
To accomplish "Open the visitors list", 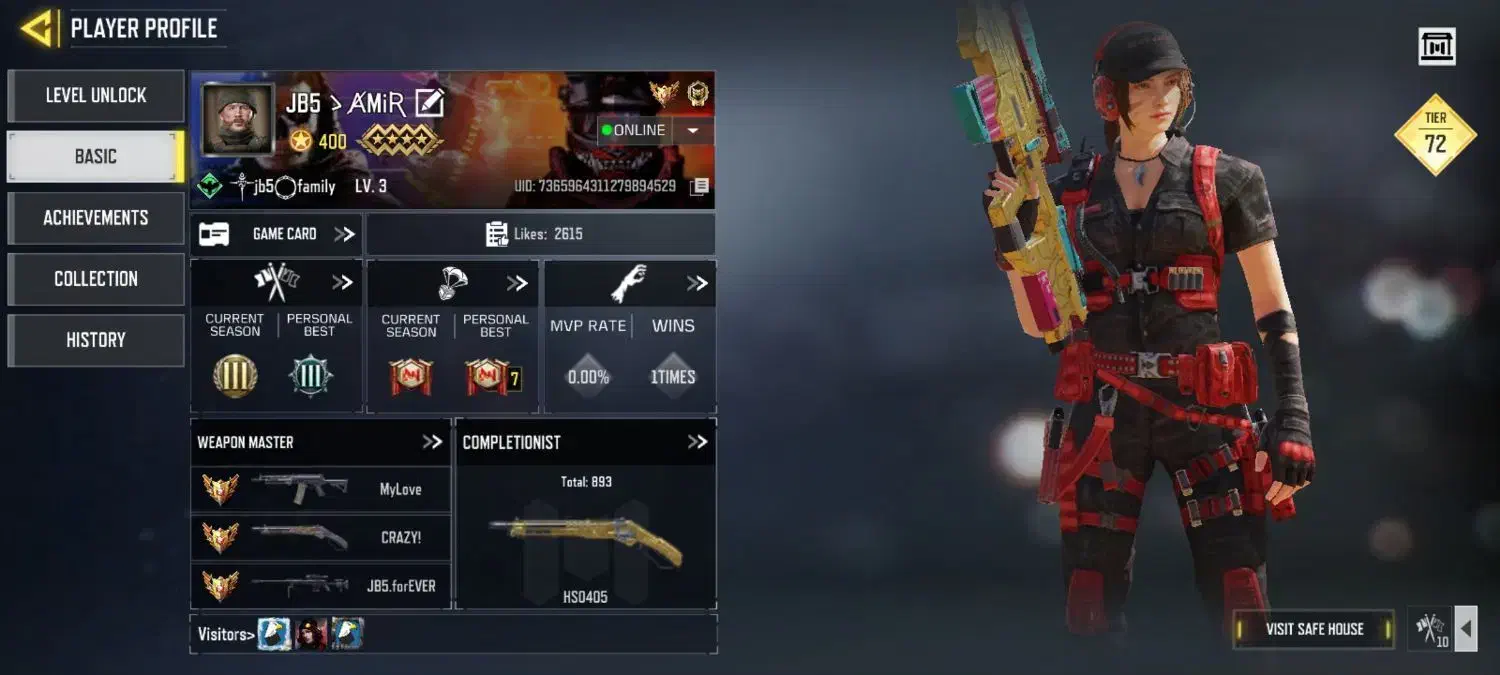I will (x=222, y=634).
